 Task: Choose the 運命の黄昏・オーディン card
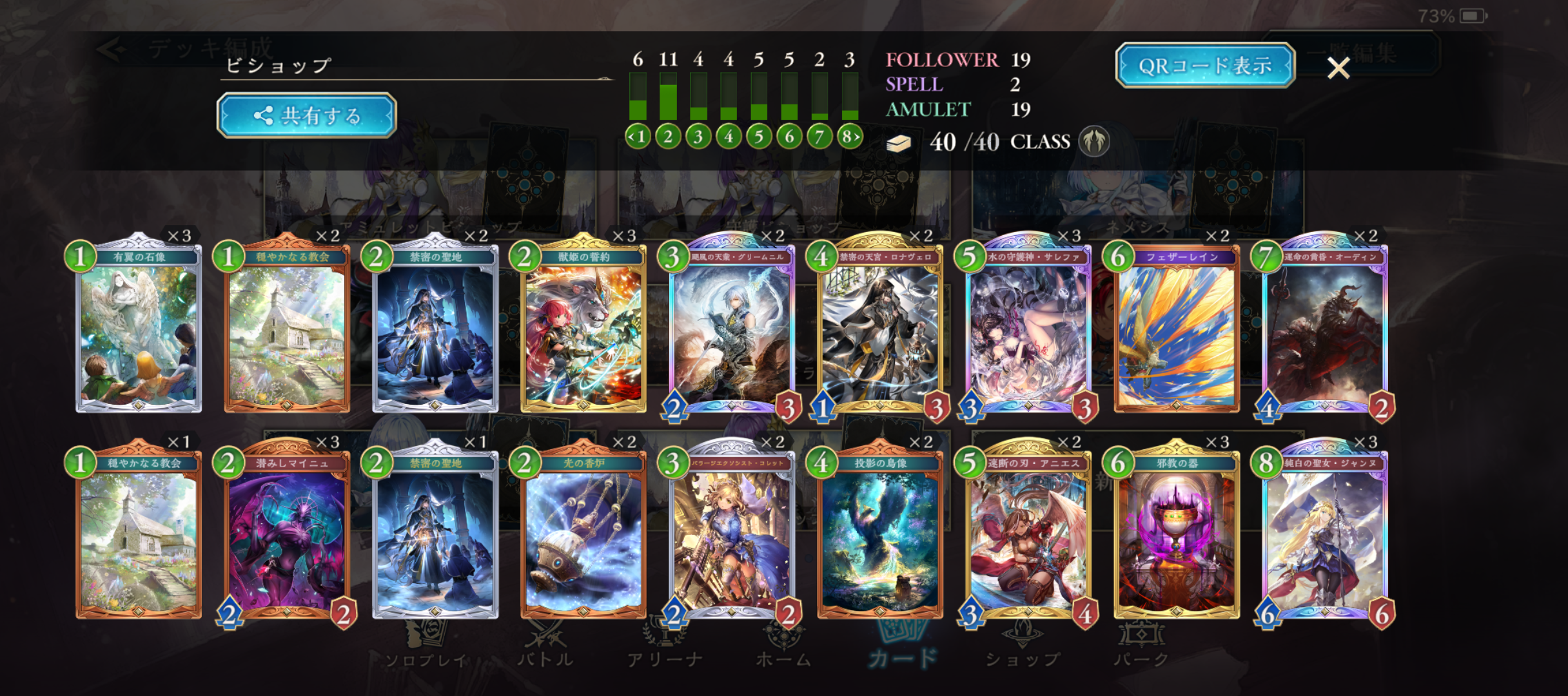[x=1325, y=329]
